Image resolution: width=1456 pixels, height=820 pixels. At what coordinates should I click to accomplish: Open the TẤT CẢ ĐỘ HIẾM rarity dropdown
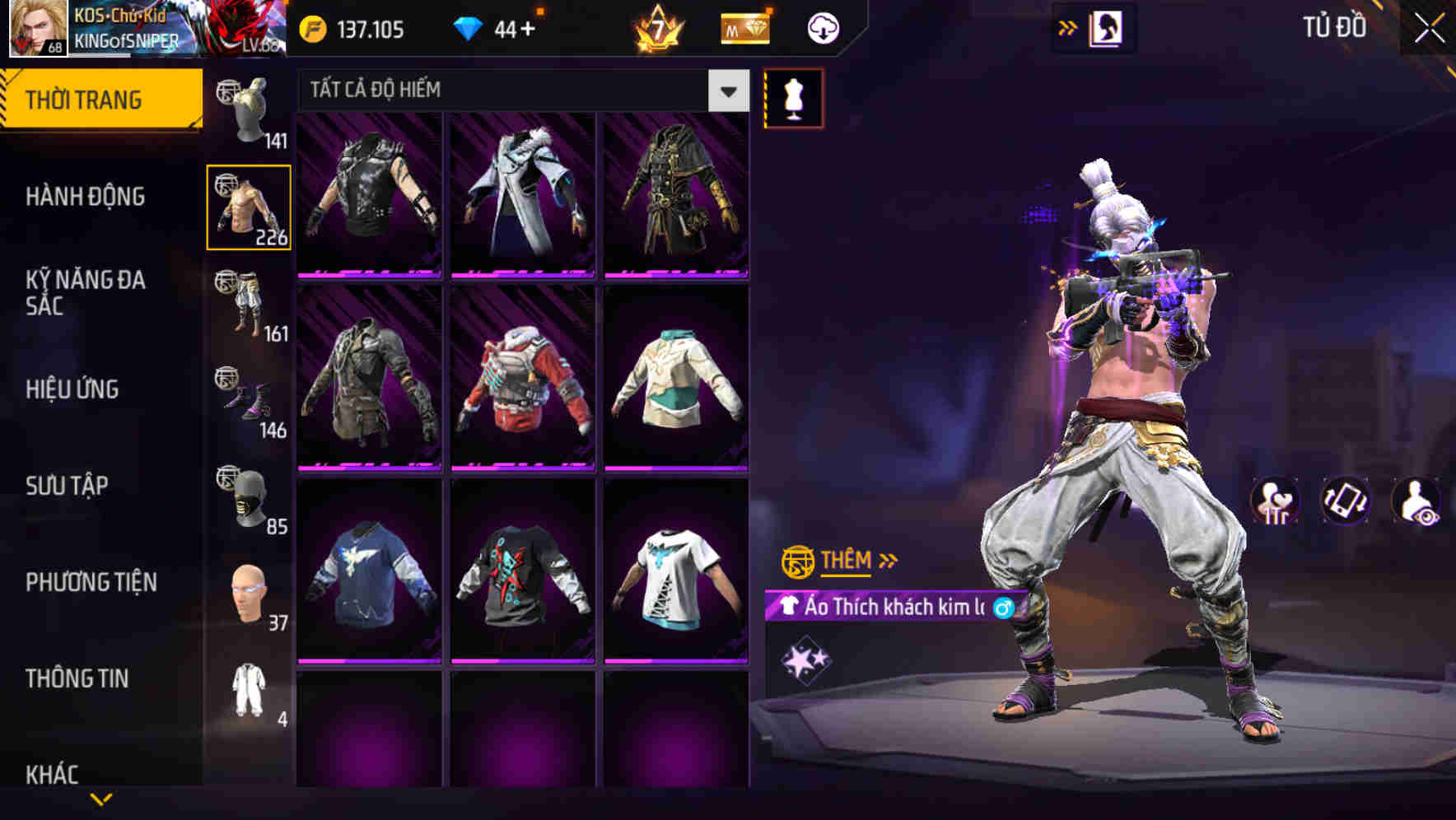[x=519, y=91]
